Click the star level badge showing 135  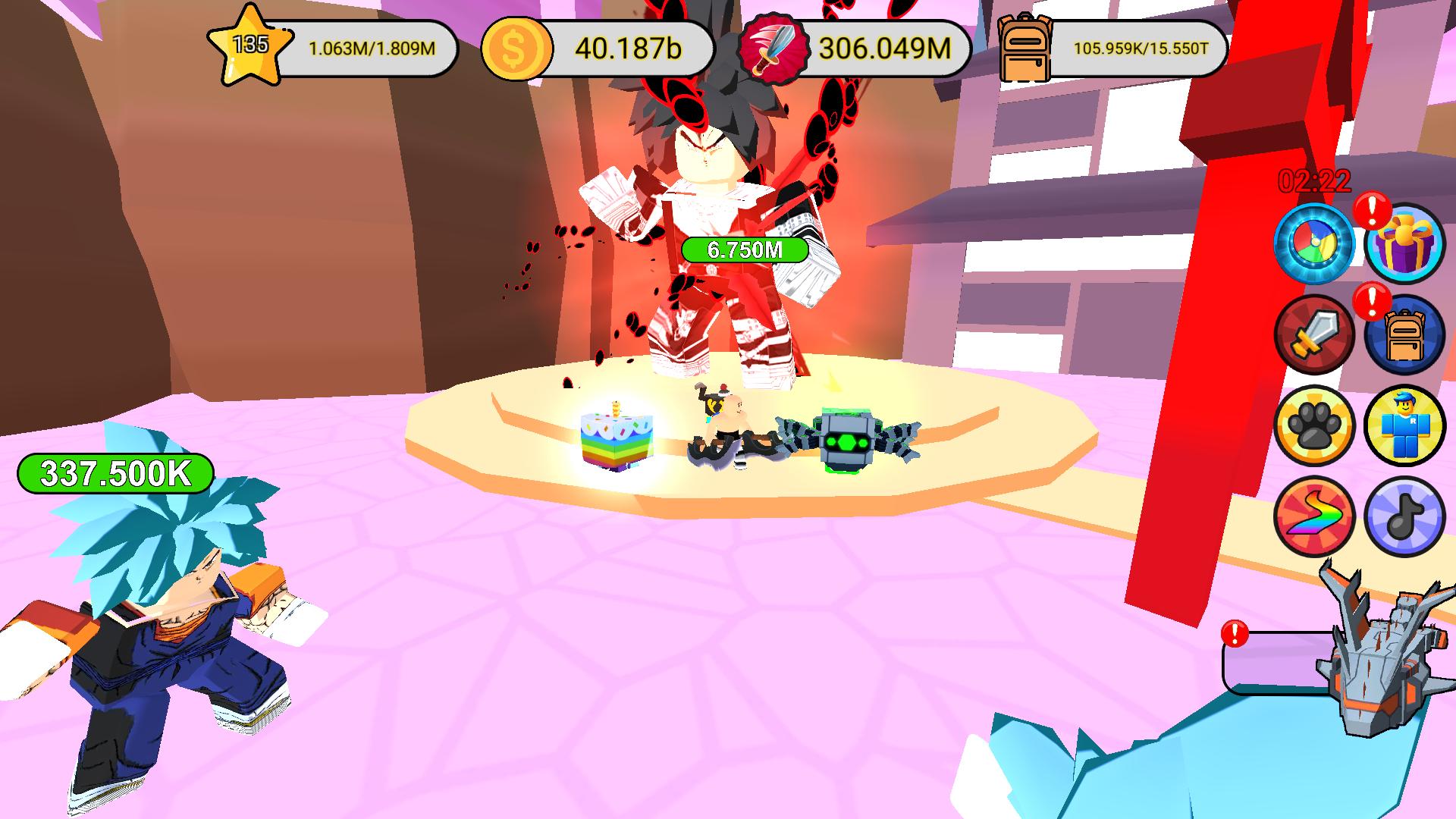click(x=250, y=47)
